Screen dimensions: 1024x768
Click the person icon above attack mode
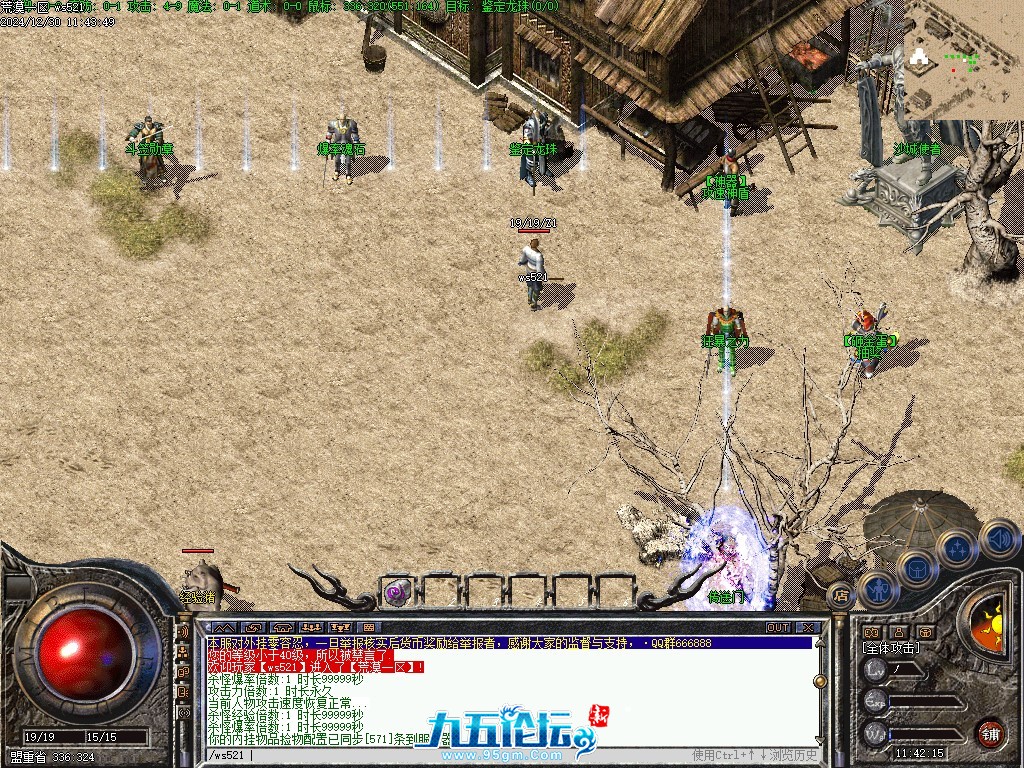tap(897, 632)
